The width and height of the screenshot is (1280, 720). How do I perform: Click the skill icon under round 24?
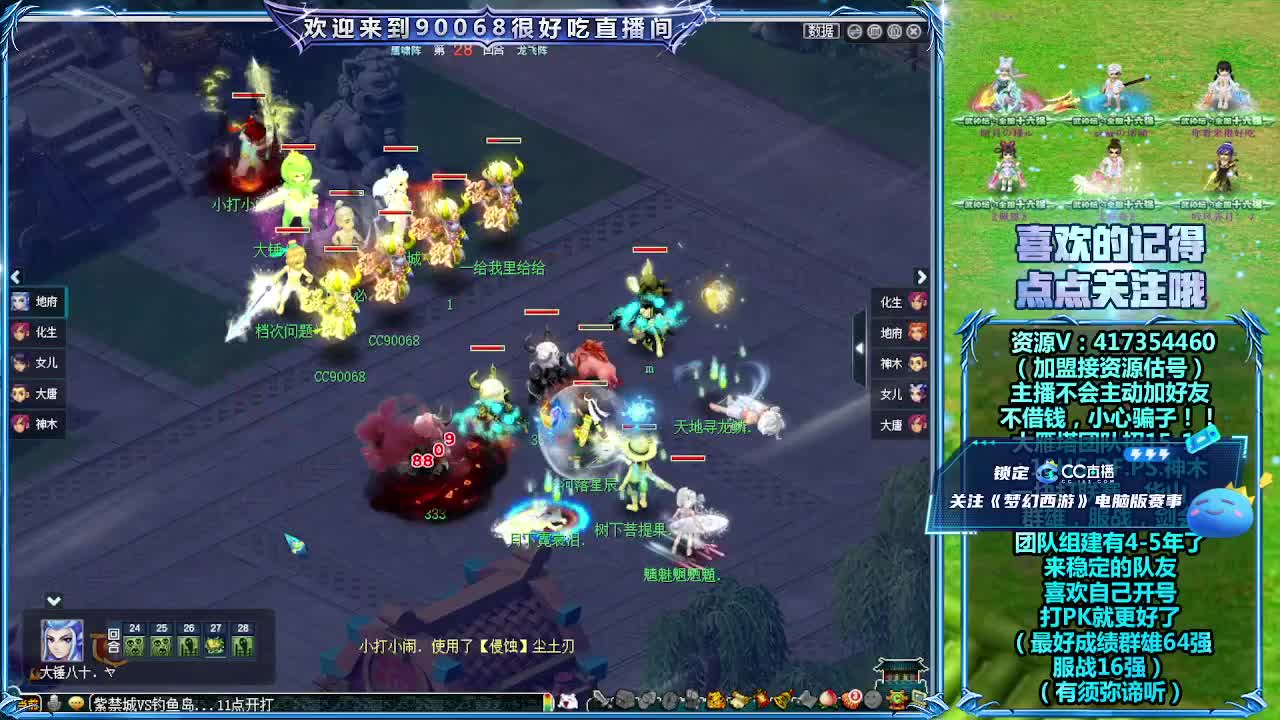pos(134,646)
